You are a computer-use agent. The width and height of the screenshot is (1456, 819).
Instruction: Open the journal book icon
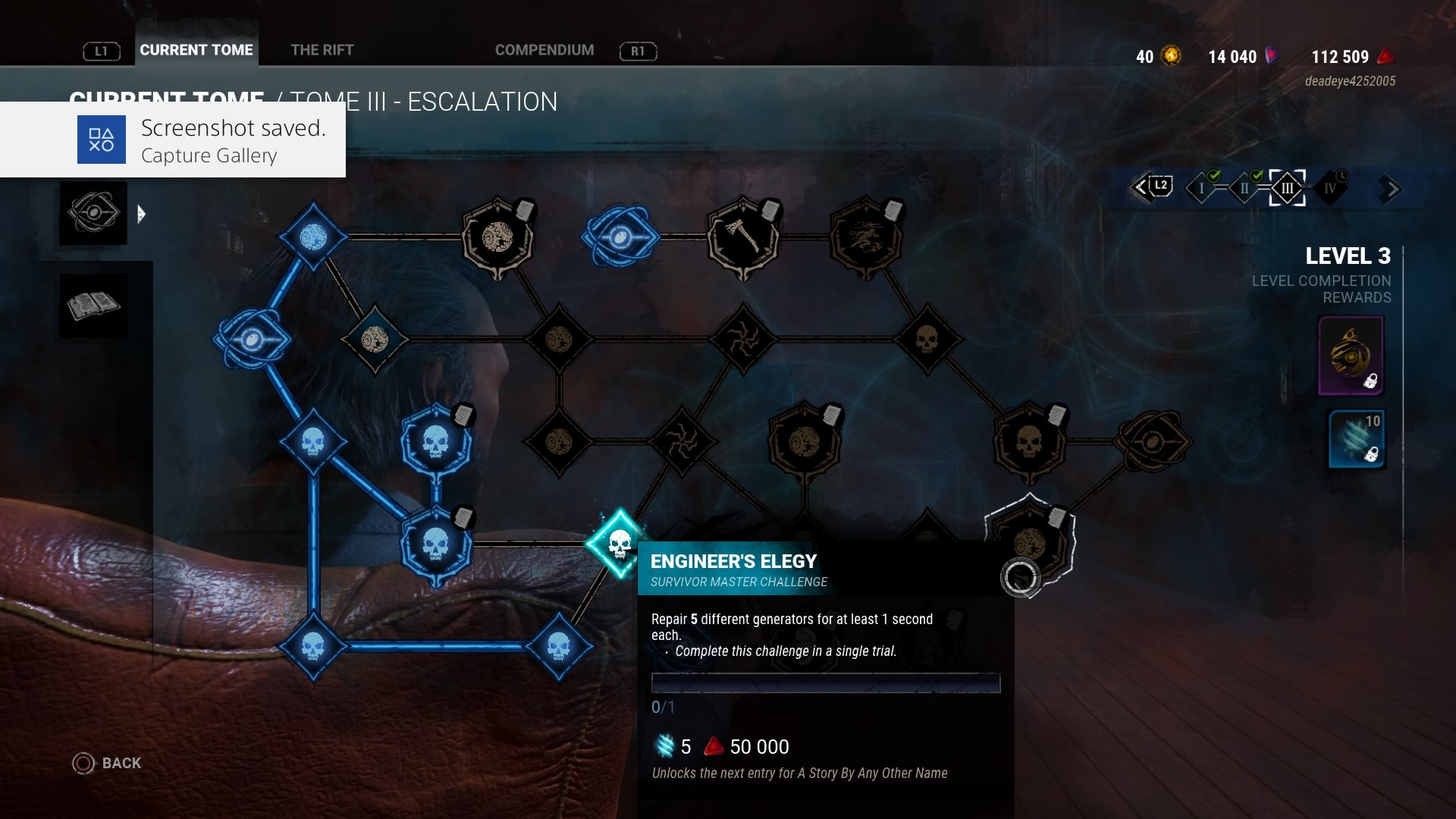(93, 306)
